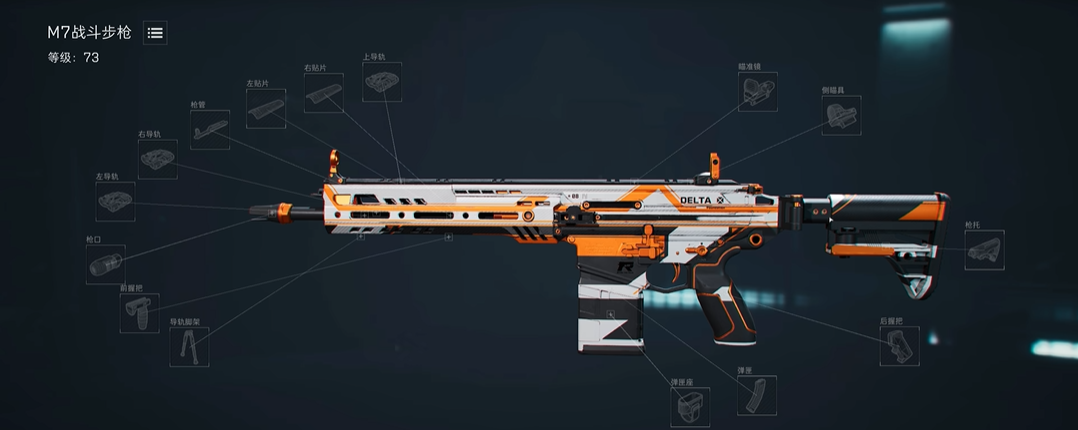Select the 瞄准镜 scope slot

point(757,91)
